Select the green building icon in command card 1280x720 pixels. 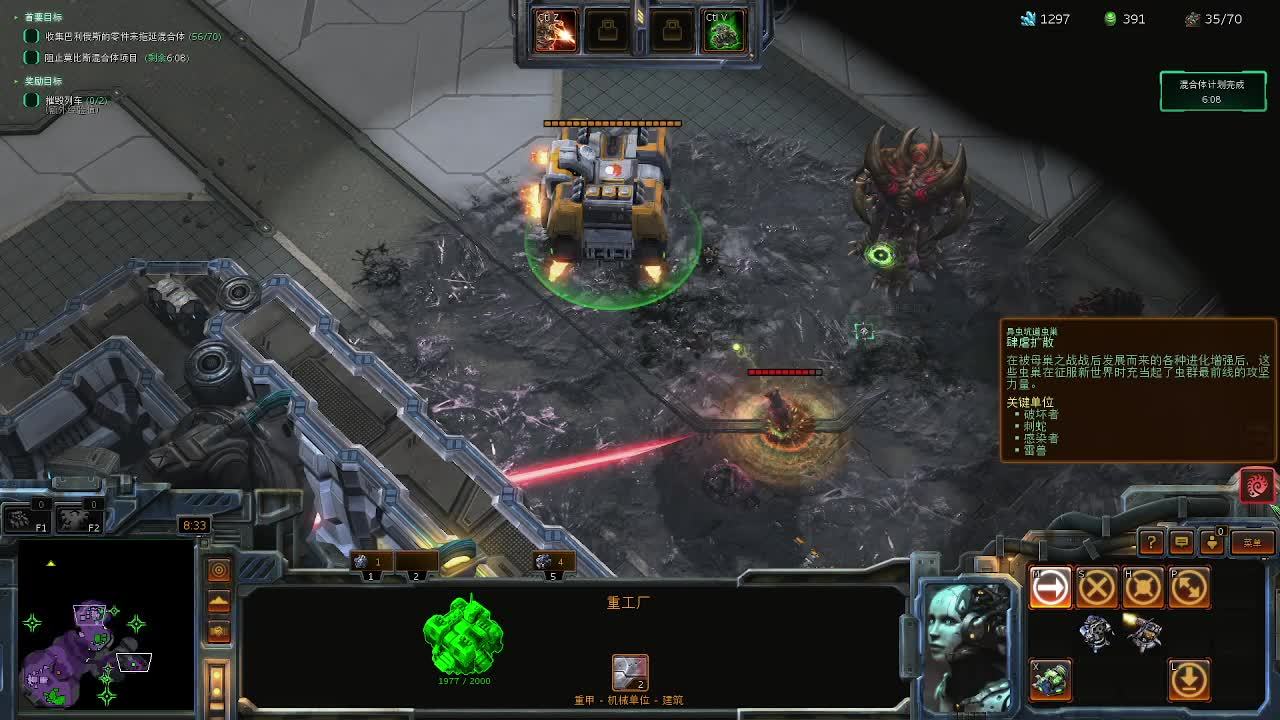1050,680
